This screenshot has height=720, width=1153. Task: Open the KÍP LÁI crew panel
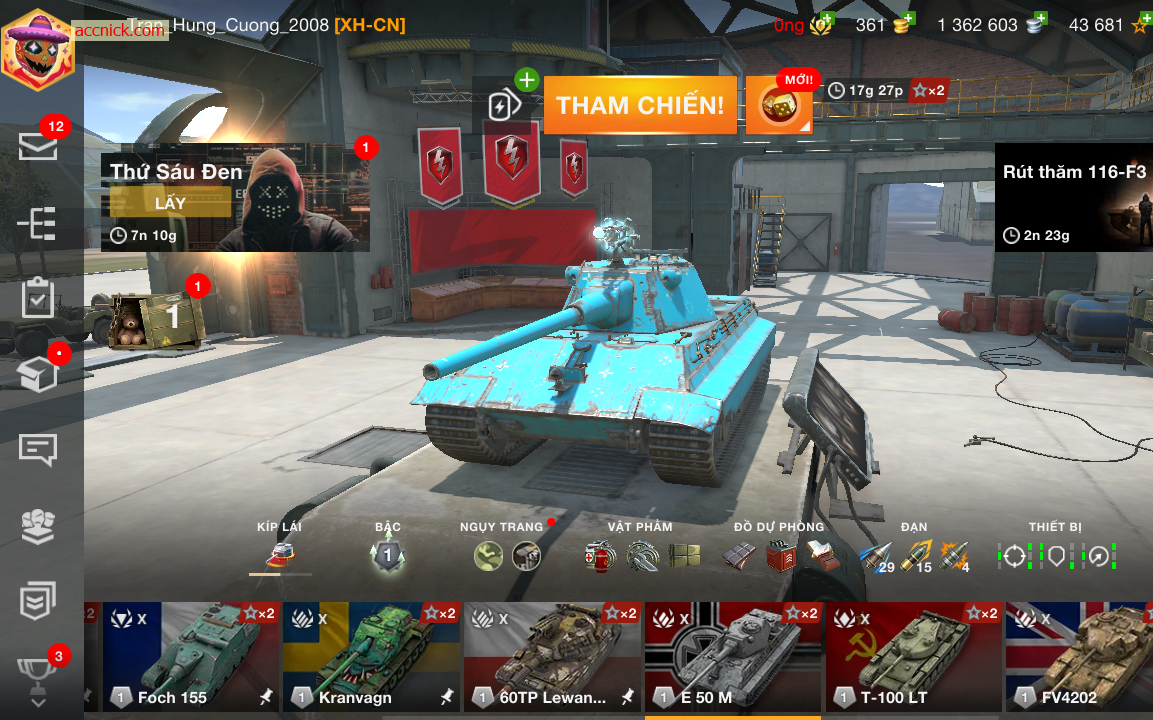280,555
